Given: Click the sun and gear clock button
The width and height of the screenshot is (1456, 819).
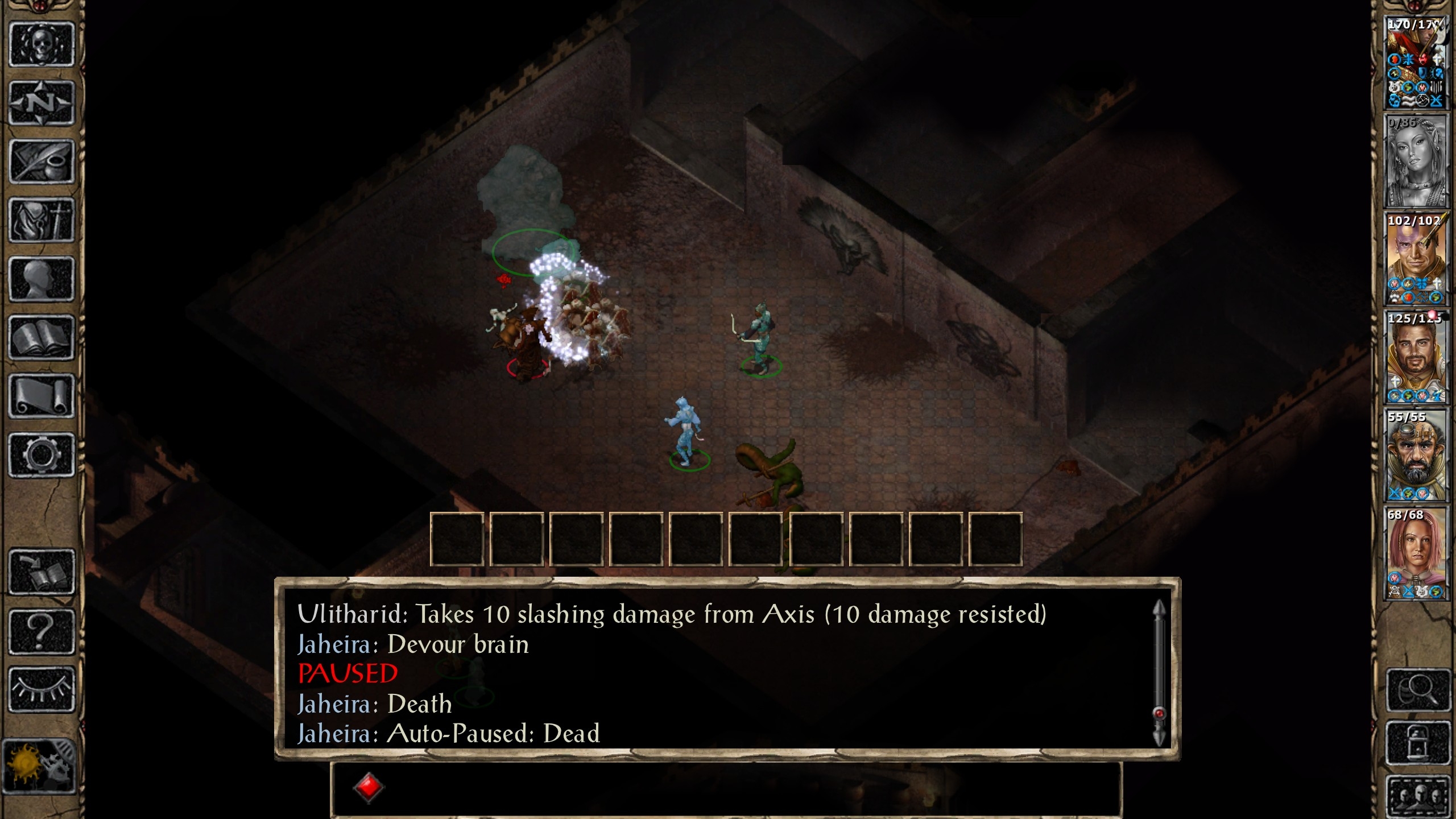Looking at the screenshot, I should coord(39,766).
